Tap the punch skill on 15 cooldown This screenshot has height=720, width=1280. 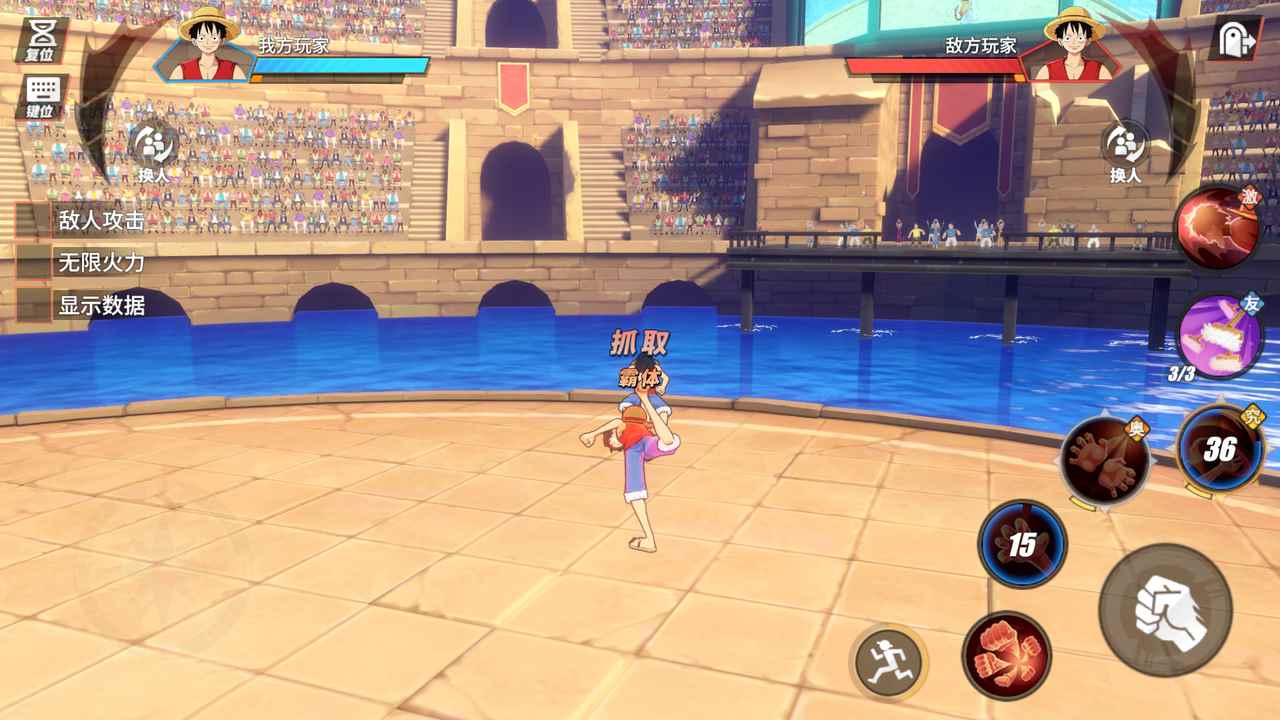pyautogui.click(x=1022, y=544)
